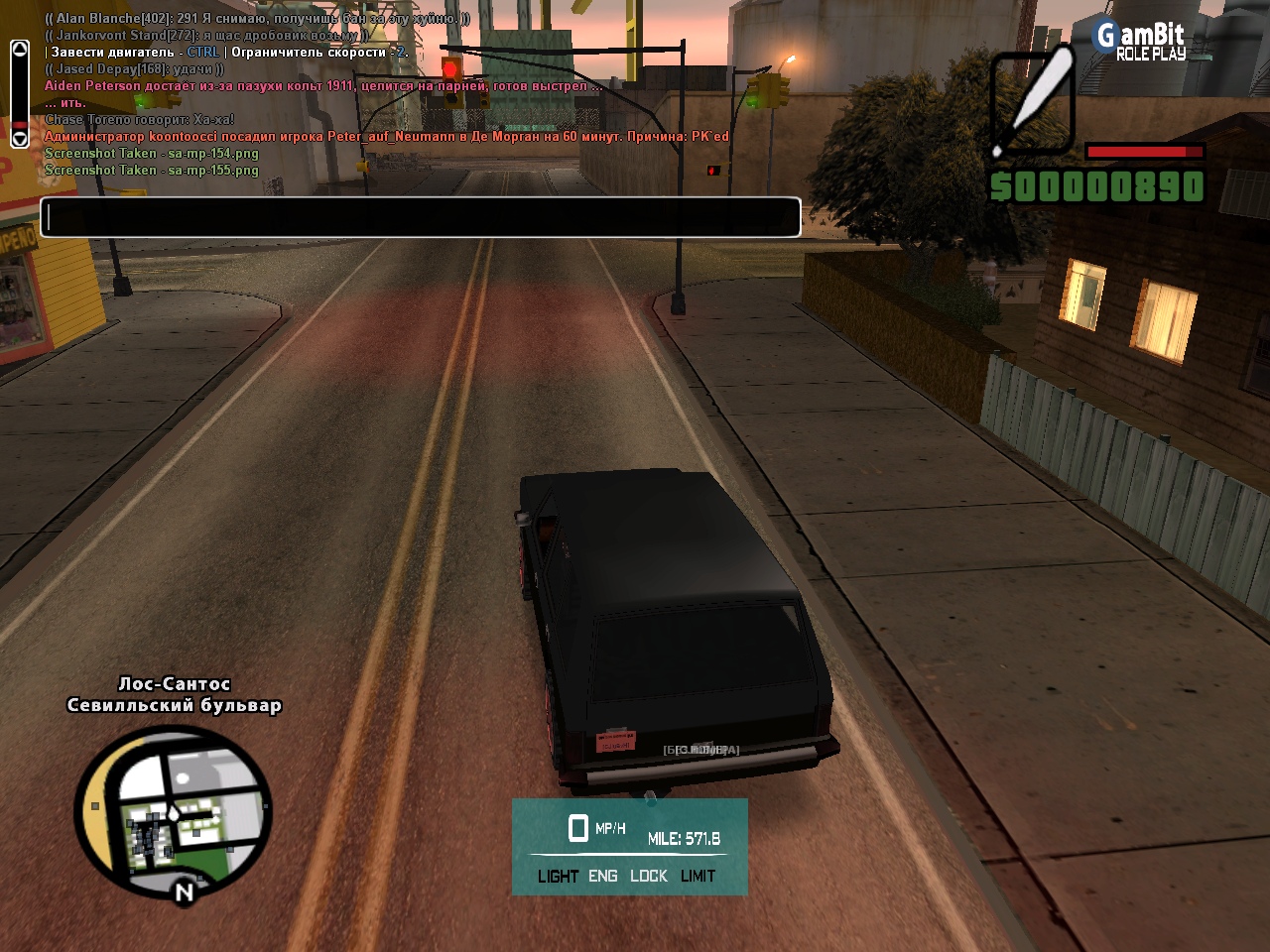Toggle the LOCK indicator on the speedometer
Viewport: 1270px width, 952px height.
[x=649, y=877]
